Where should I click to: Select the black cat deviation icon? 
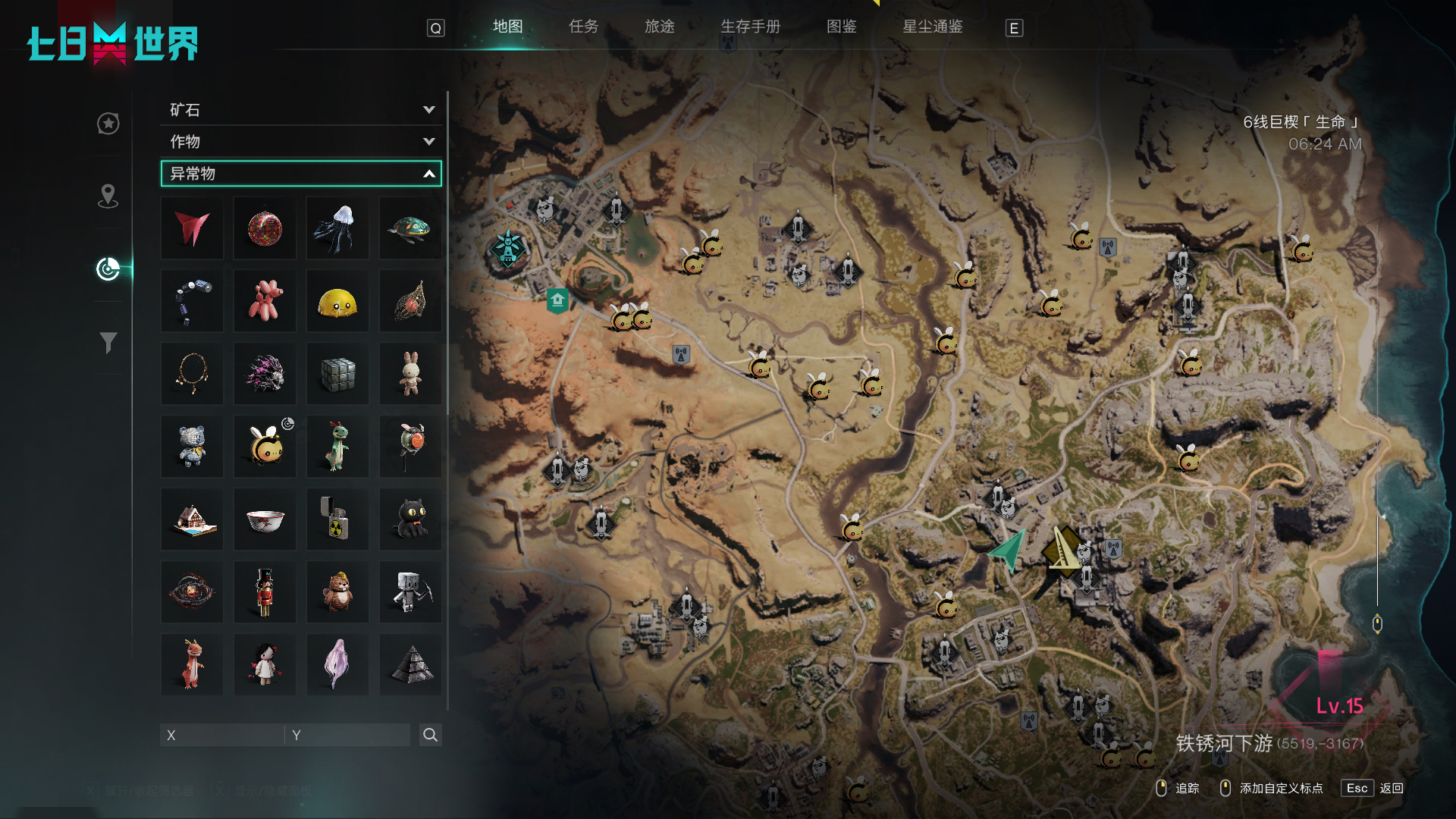[x=410, y=519]
